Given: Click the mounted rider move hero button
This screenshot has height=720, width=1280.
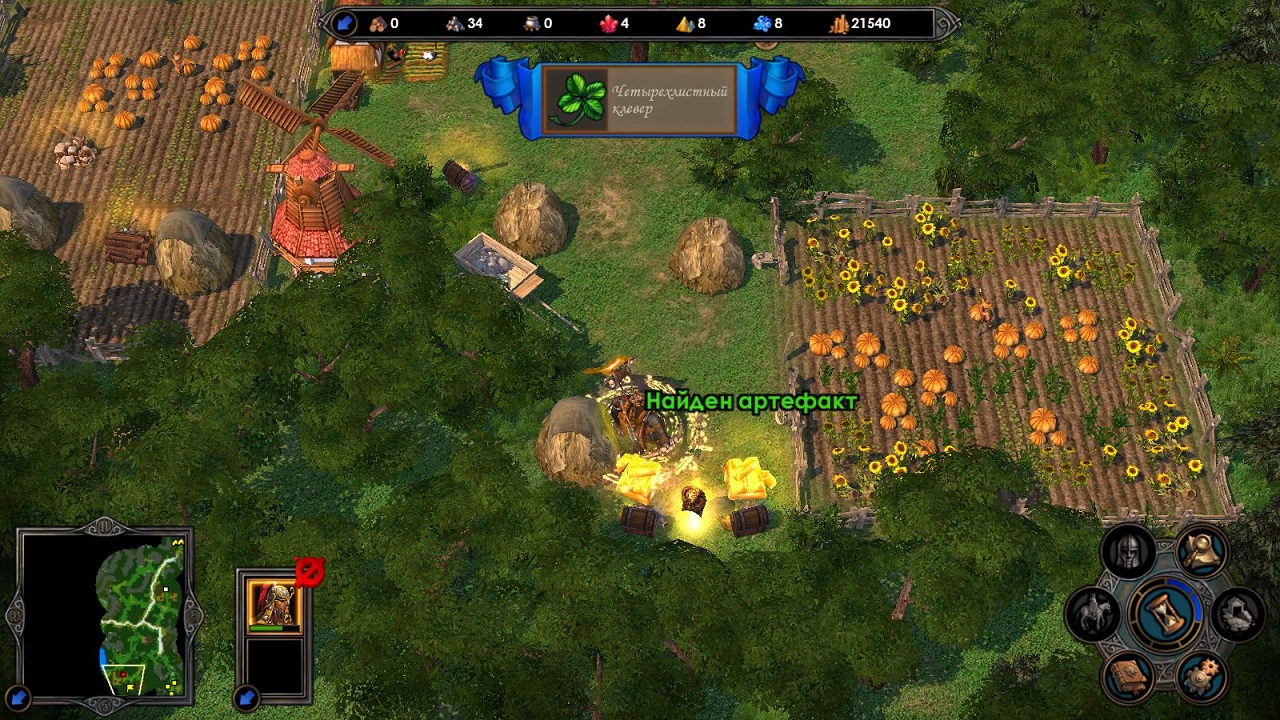Looking at the screenshot, I should coord(1092,613).
